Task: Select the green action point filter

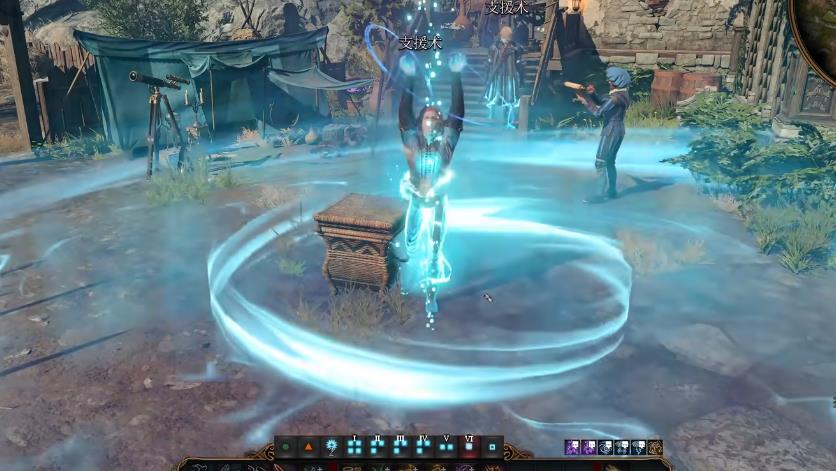Action: point(286,447)
